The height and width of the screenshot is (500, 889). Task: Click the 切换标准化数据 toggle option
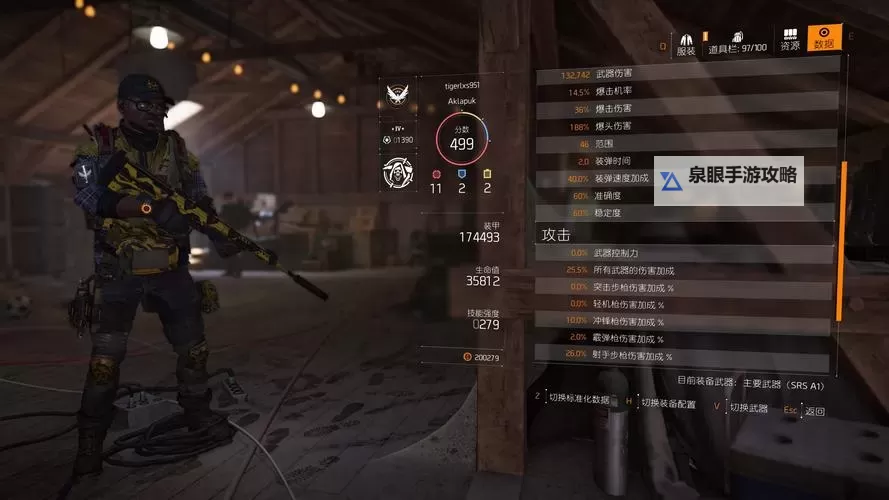[x=580, y=399]
